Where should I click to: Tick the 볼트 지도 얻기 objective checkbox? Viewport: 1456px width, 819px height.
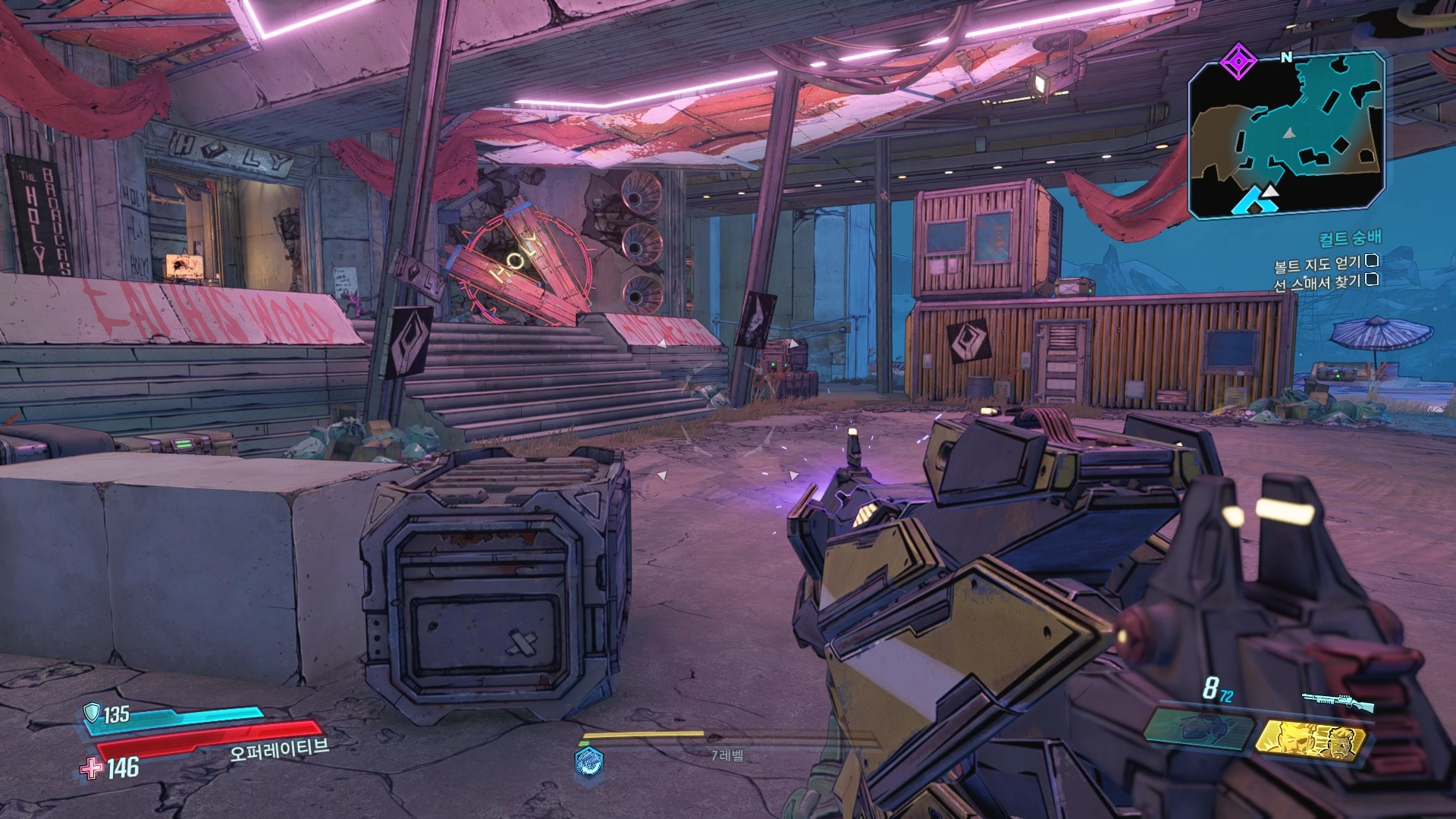coord(1371,262)
